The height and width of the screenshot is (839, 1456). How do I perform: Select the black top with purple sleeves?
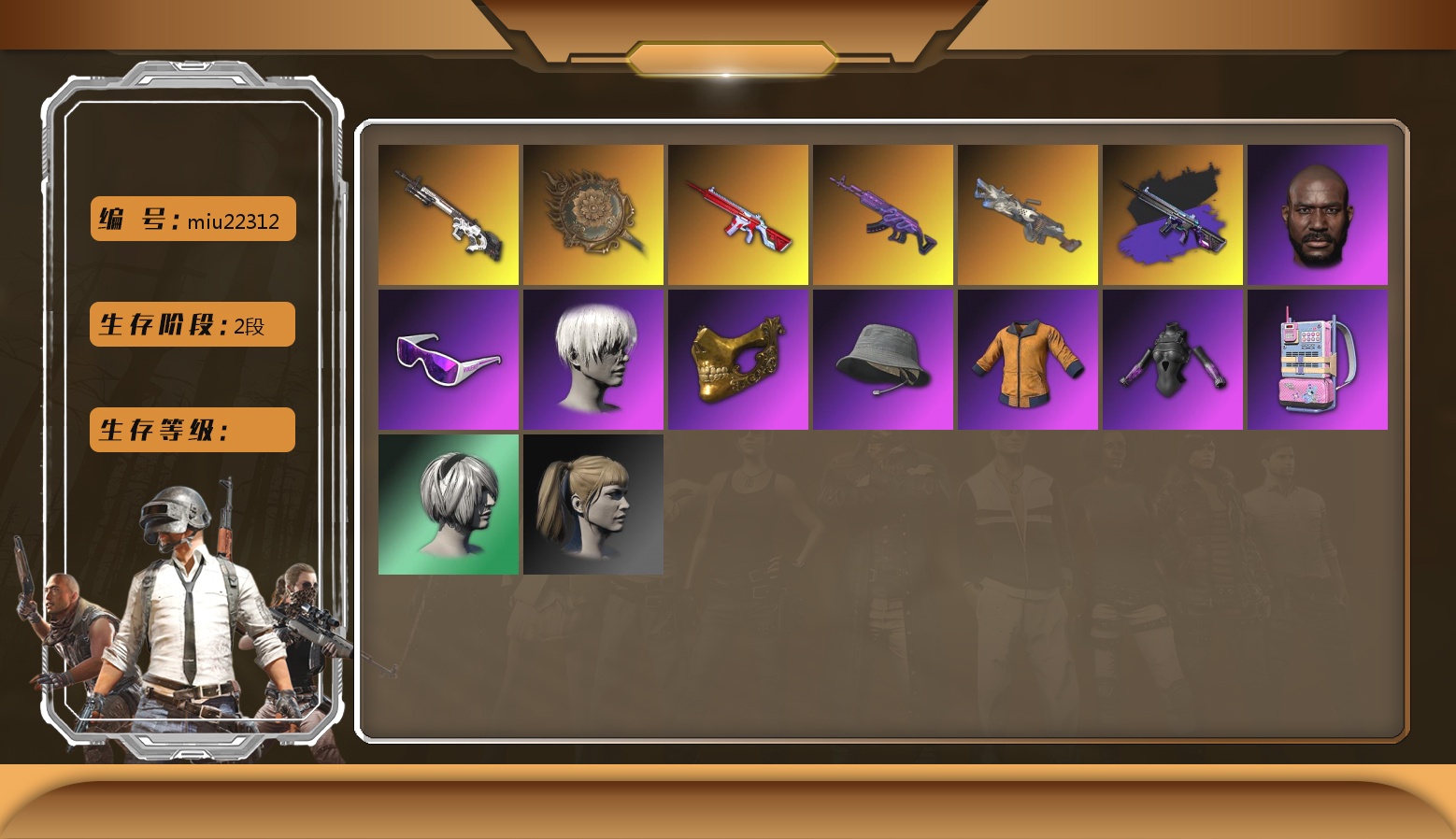tap(1173, 360)
